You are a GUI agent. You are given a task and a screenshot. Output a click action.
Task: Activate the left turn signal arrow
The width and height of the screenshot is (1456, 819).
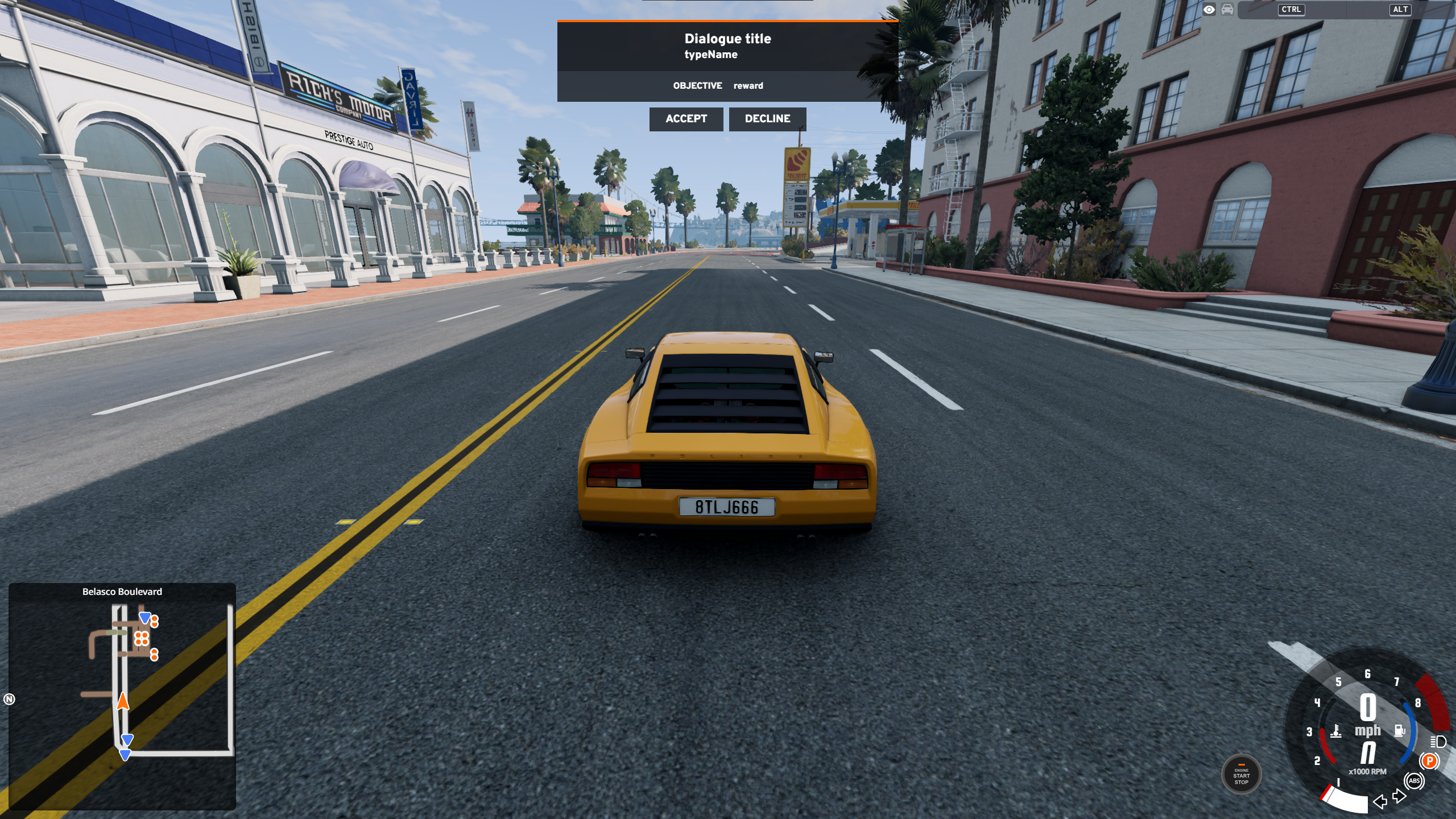pos(1380,802)
